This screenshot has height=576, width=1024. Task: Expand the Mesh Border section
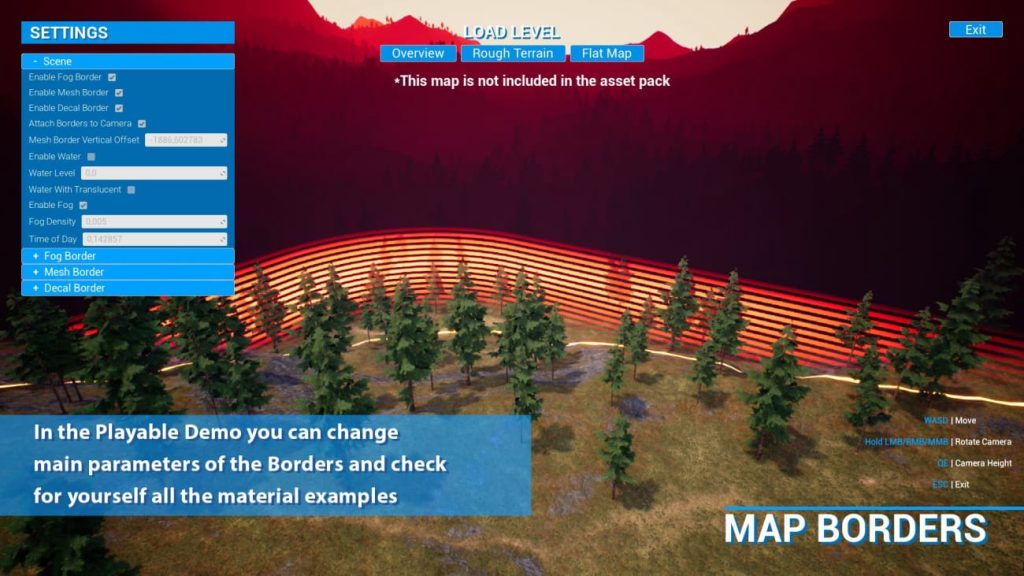(x=128, y=272)
